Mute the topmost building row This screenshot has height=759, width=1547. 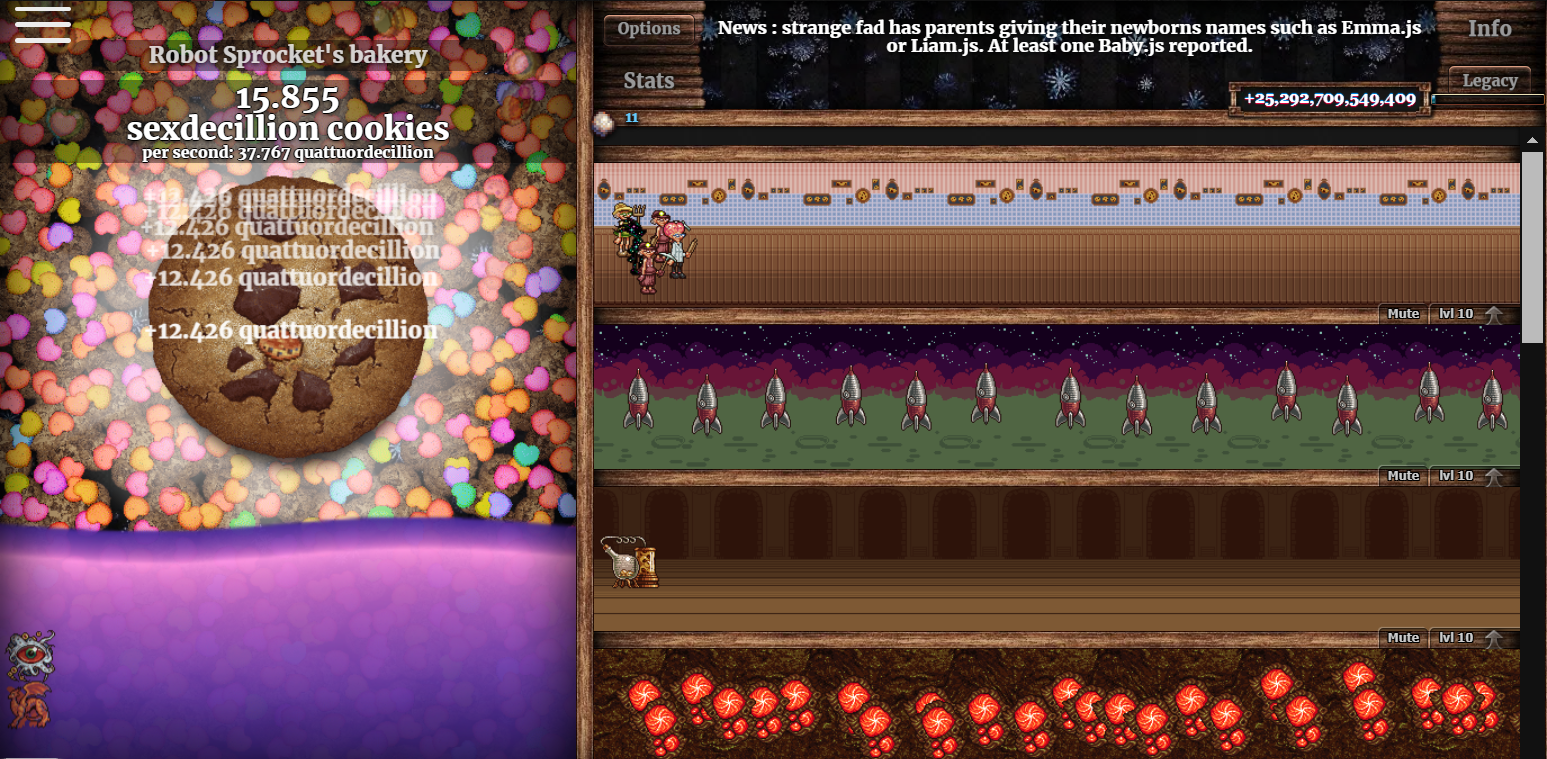1402,313
